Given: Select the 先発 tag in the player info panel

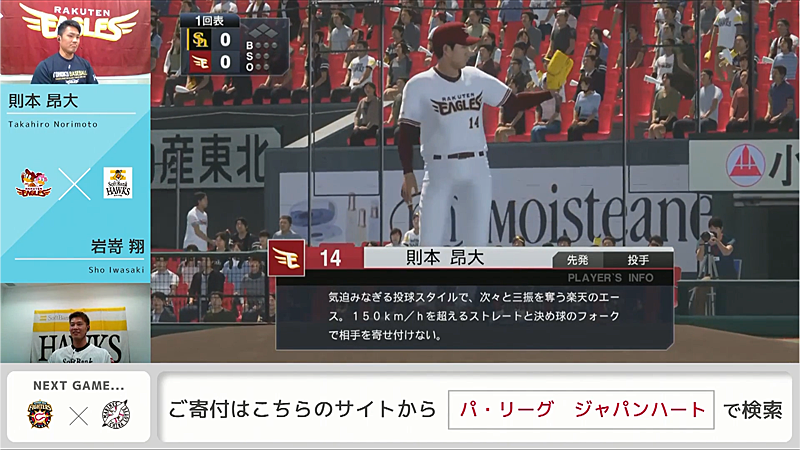Looking at the screenshot, I should pos(578,259).
